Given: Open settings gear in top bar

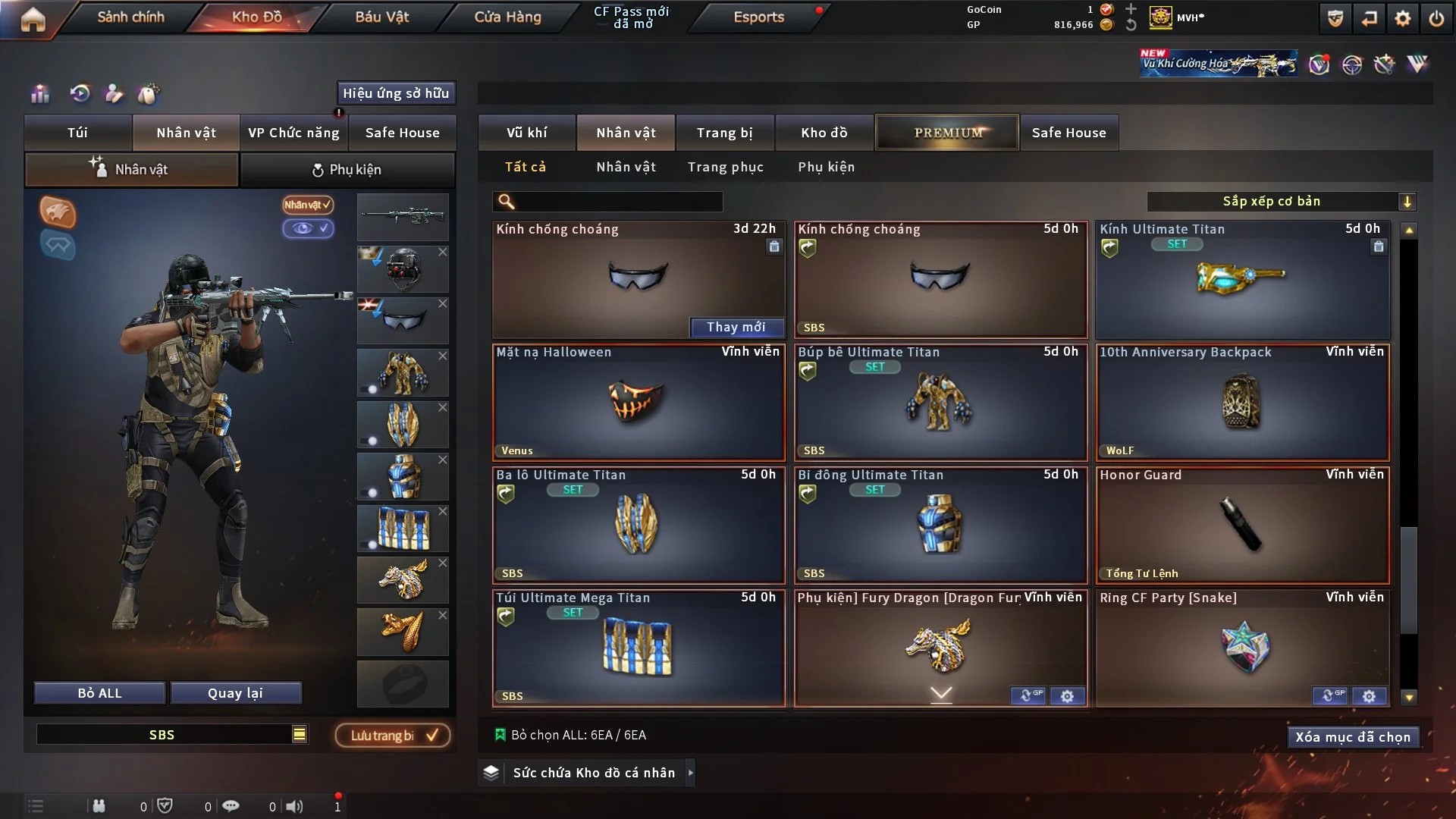Looking at the screenshot, I should (1402, 18).
